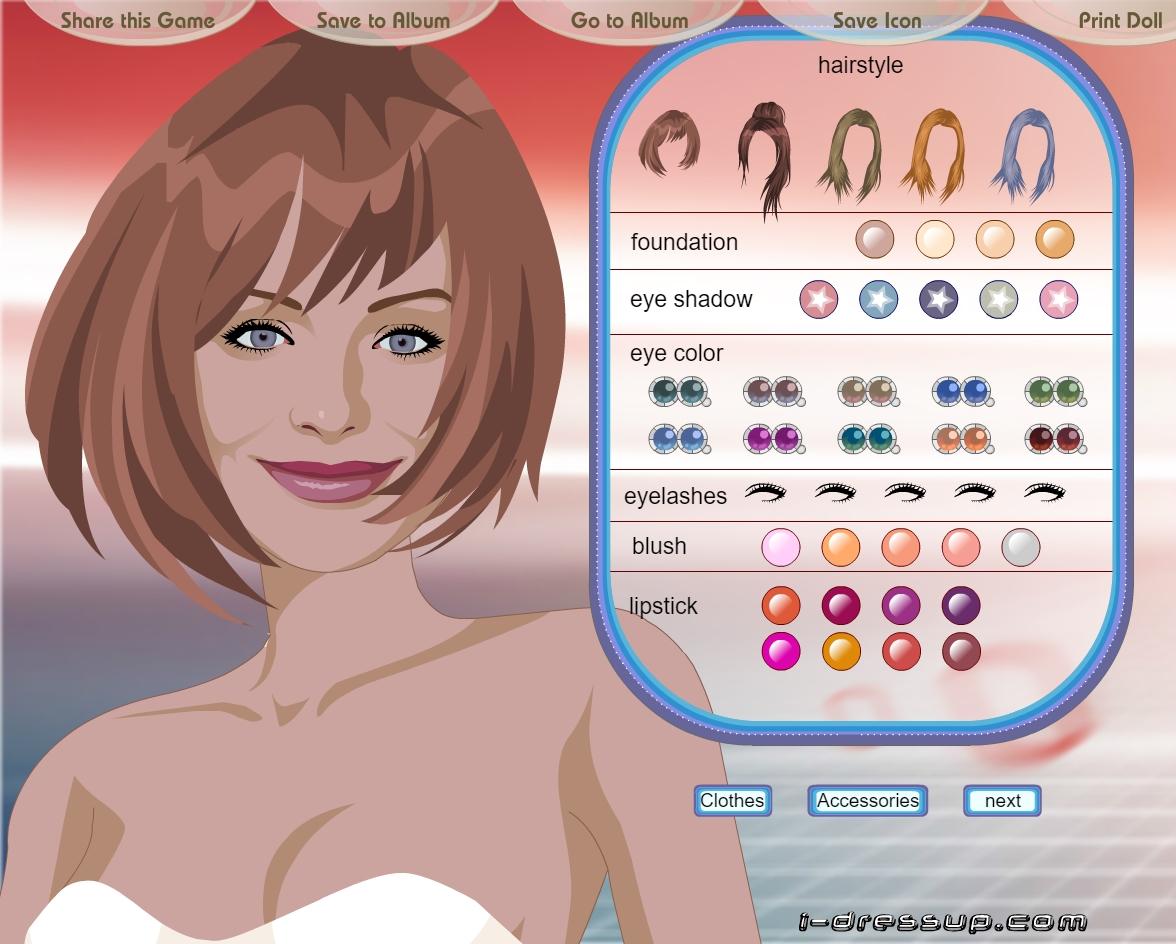Open the Clothes section

pos(733,800)
